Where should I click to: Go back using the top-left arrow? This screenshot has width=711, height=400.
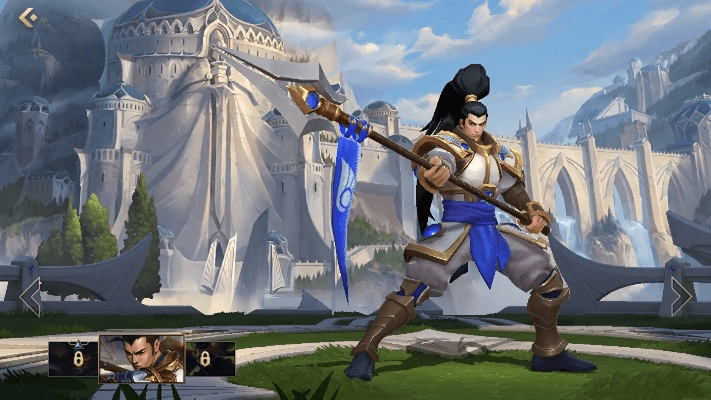coord(27,17)
